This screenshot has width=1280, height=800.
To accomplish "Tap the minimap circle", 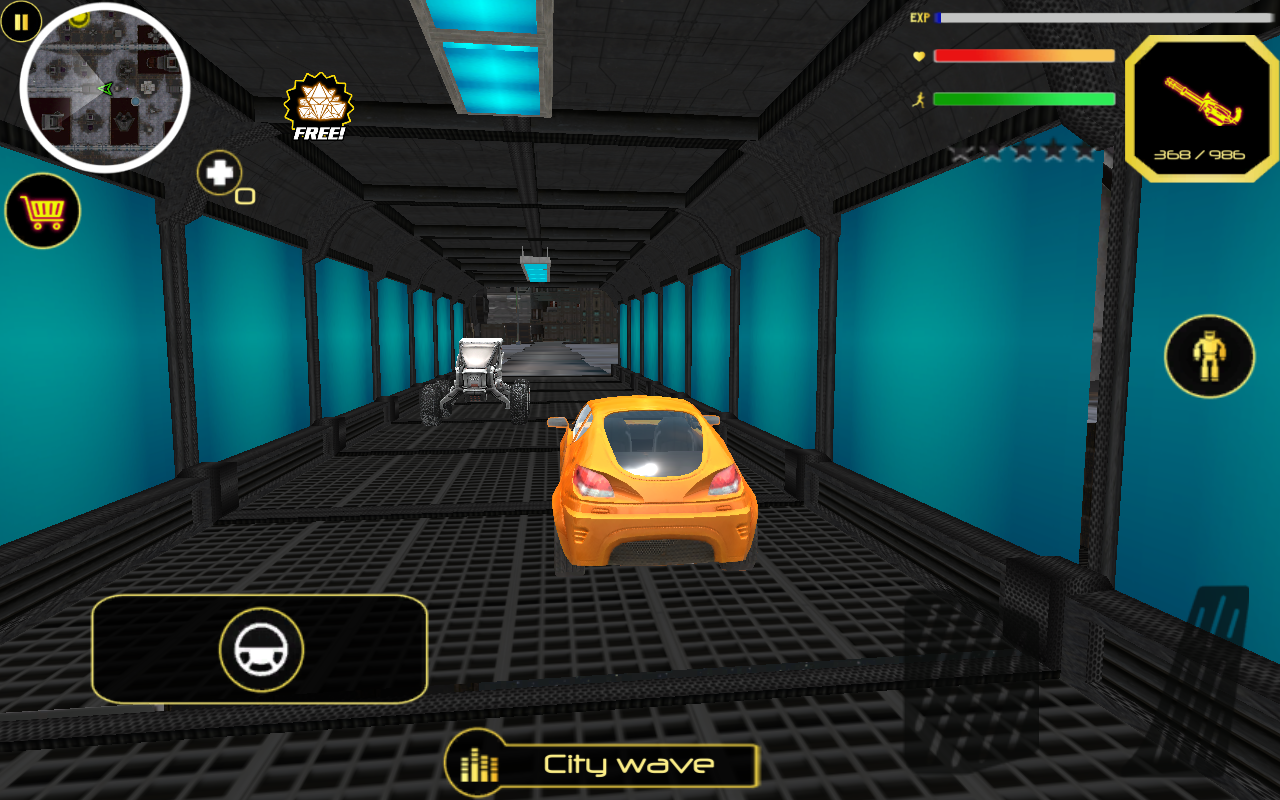I will 103,88.
